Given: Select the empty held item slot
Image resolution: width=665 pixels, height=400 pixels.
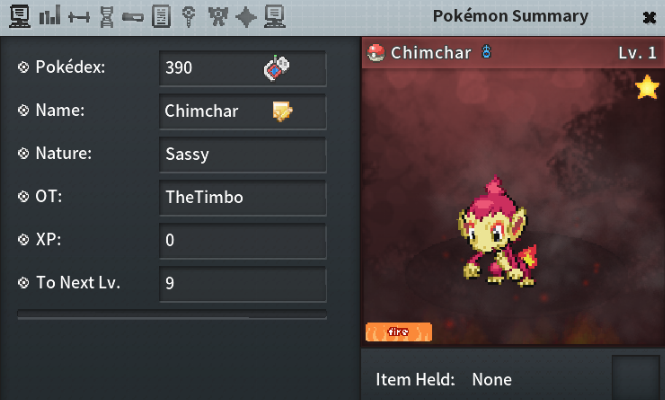Looking at the screenshot, I should (x=635, y=377).
